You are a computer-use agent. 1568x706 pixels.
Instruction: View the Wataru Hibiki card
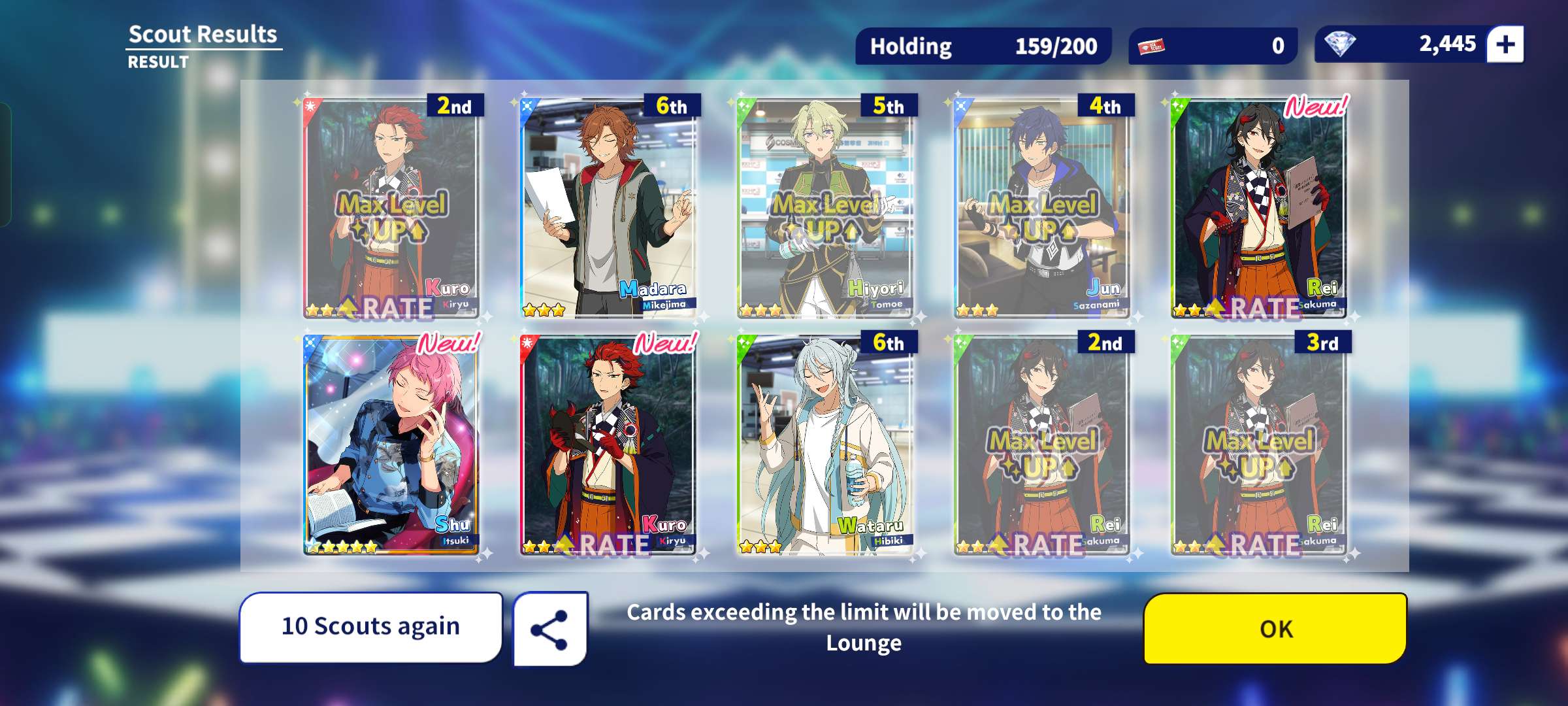click(825, 445)
